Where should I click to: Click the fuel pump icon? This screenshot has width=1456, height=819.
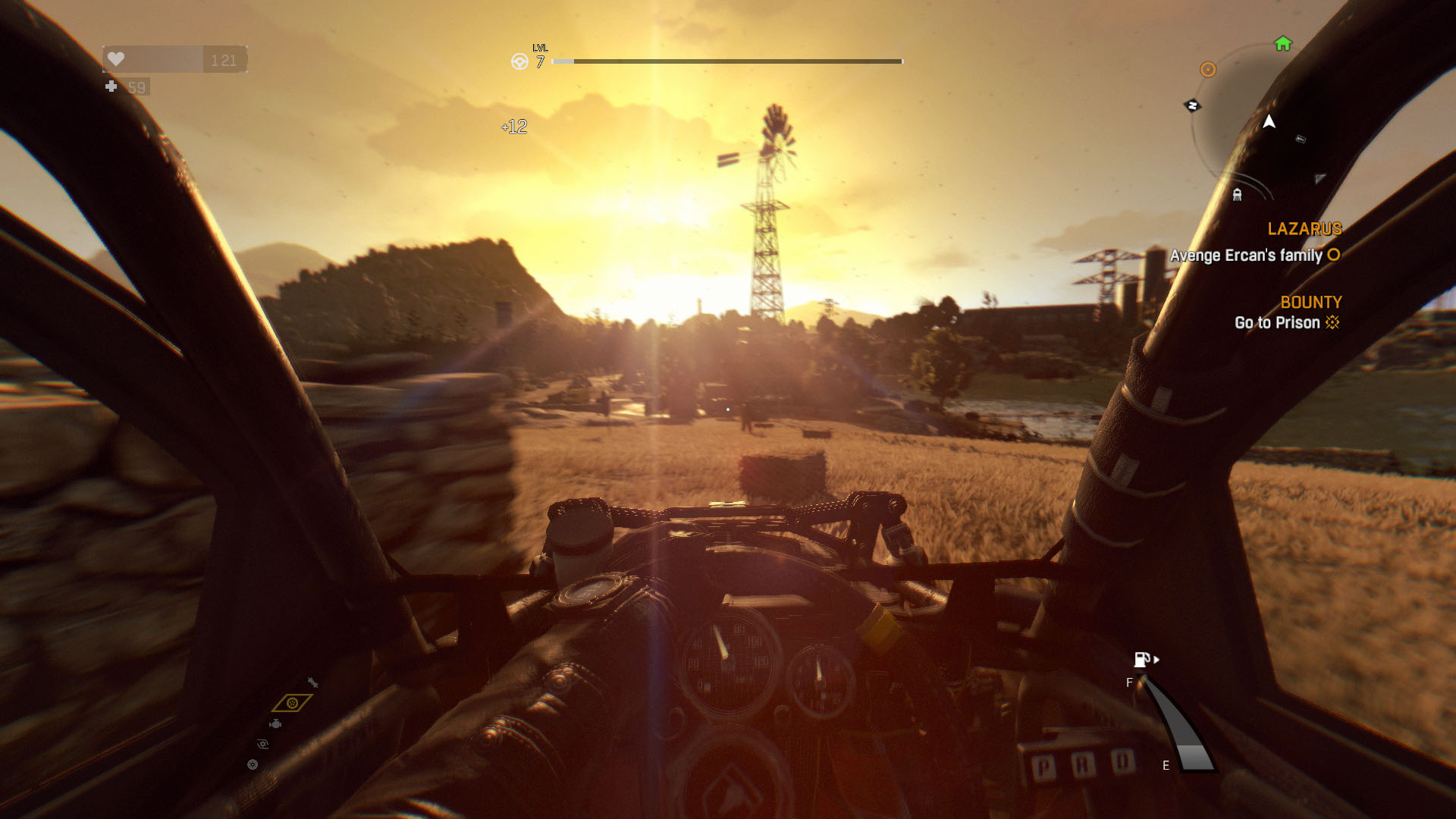1142,659
